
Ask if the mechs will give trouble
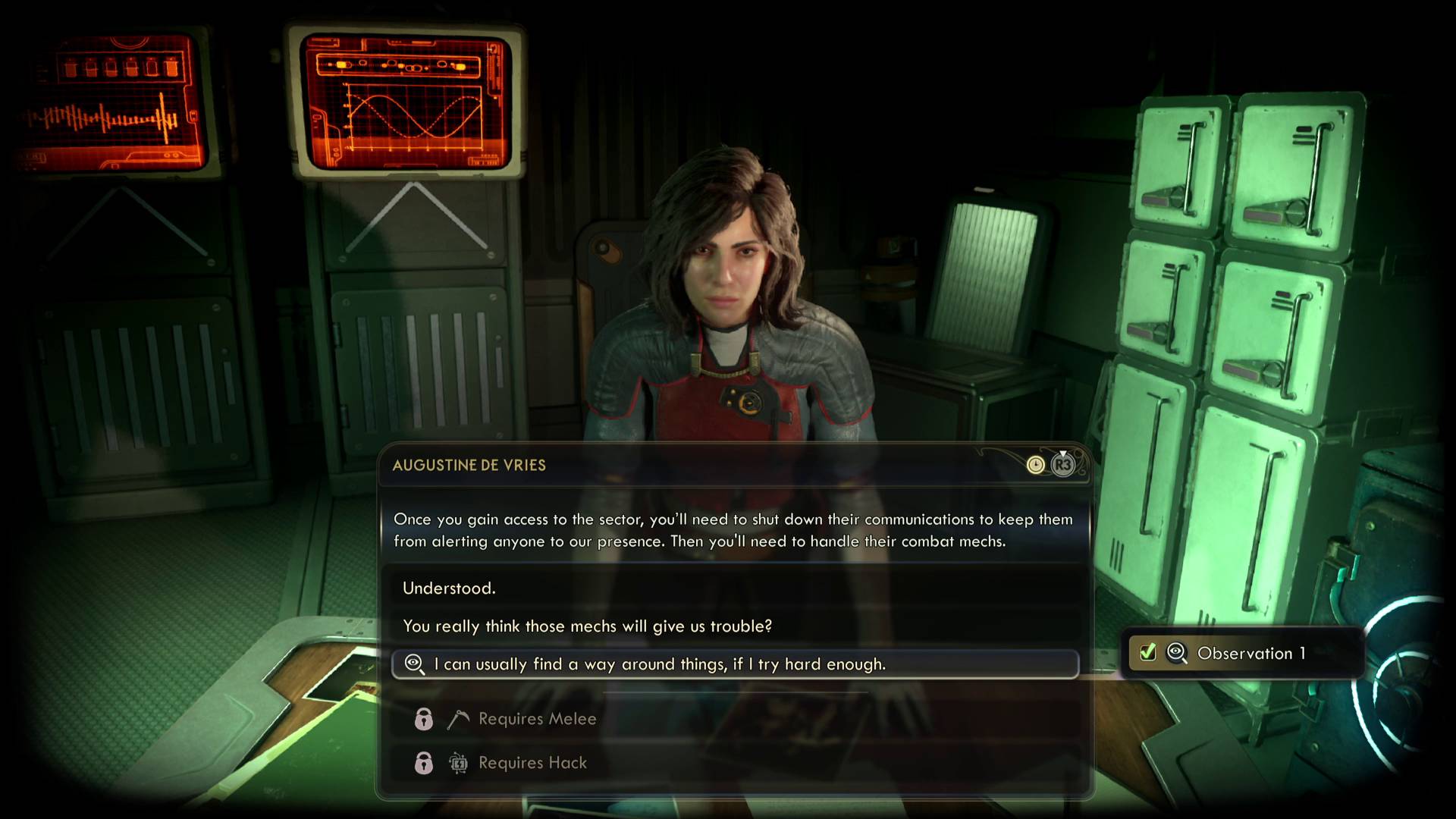pos(587,626)
